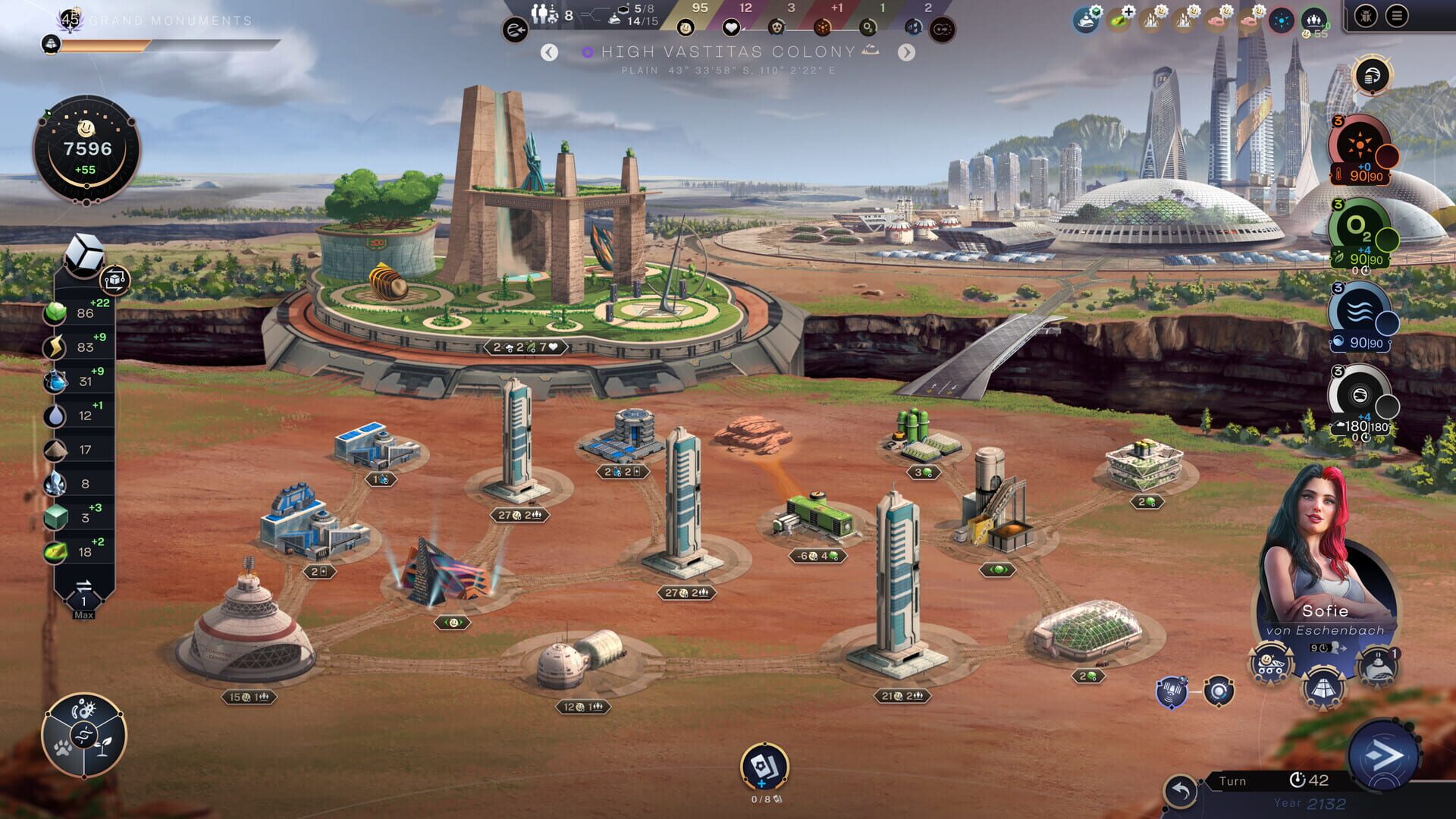This screenshot has height=819, width=1456.
Task: Click the left chevron to view the previous colony
Action: [549, 53]
